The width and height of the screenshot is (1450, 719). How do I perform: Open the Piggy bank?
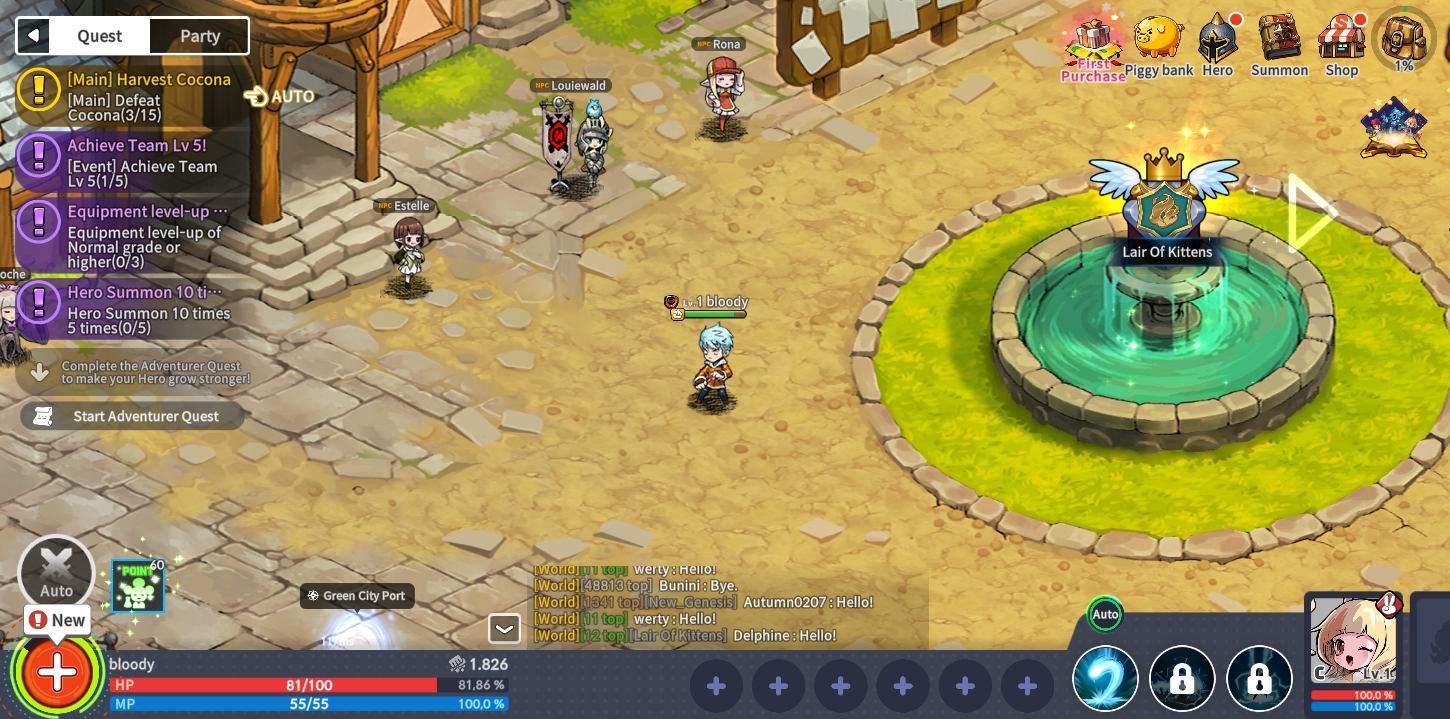[1159, 46]
